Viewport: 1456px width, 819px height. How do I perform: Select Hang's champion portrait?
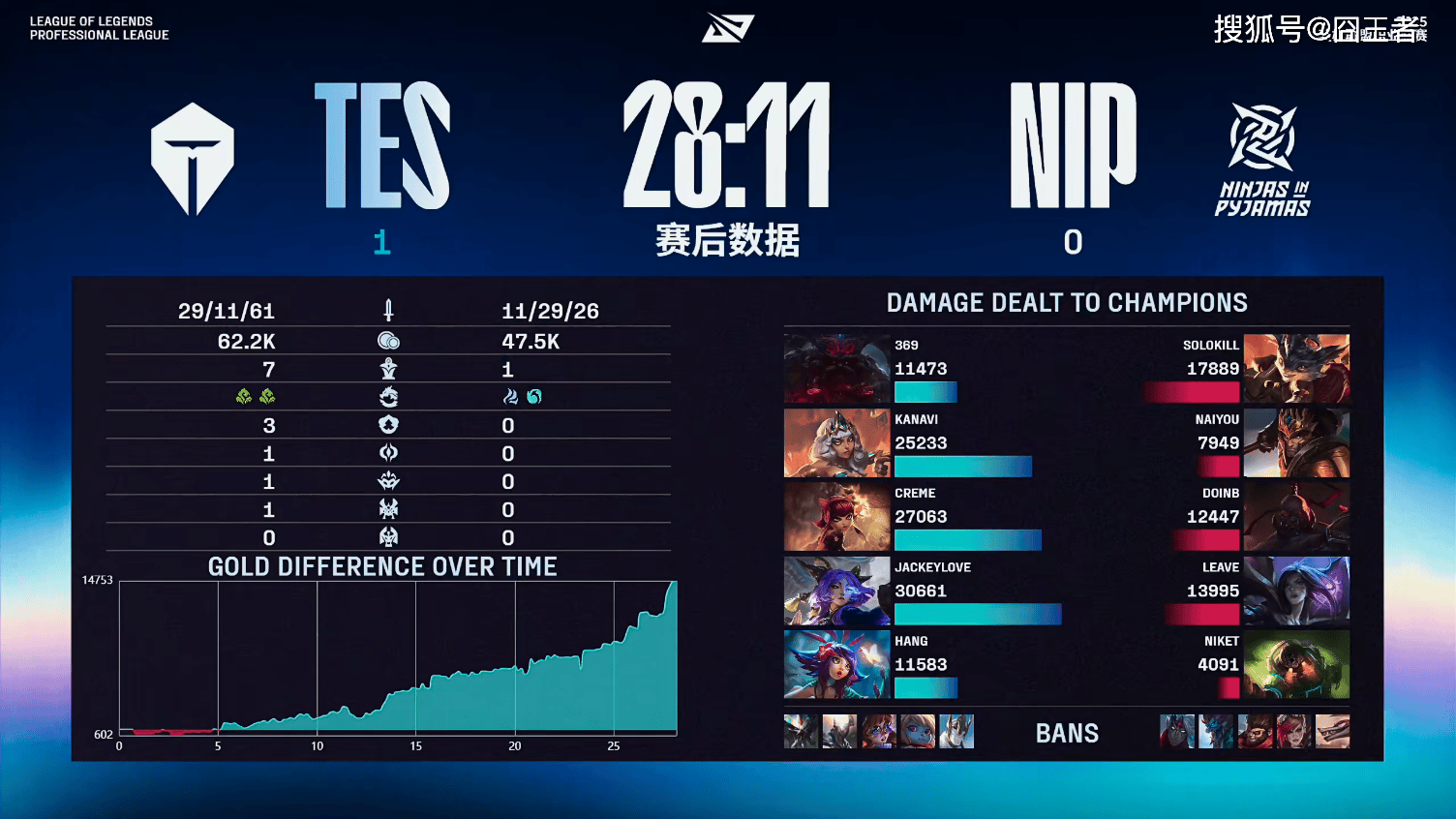point(836,665)
